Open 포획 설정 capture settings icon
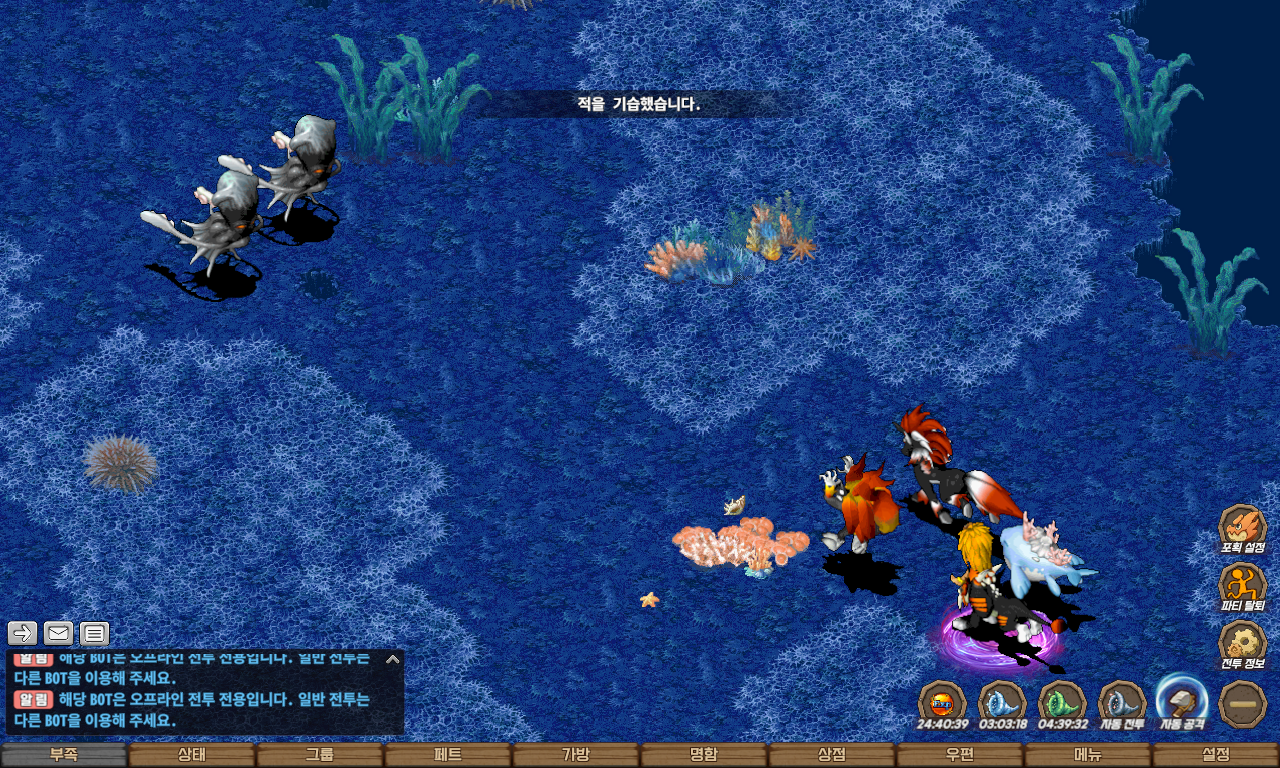The width and height of the screenshot is (1280, 768). 1242,527
